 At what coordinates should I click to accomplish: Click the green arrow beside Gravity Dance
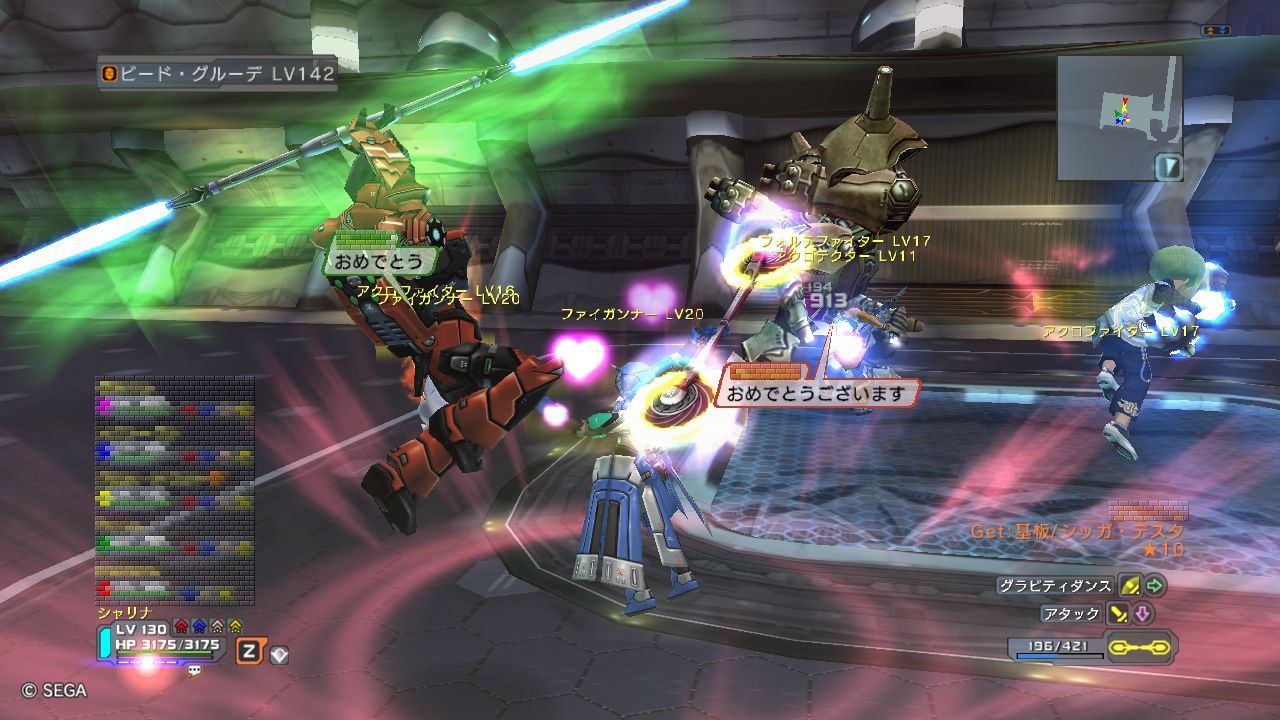coord(1155,586)
